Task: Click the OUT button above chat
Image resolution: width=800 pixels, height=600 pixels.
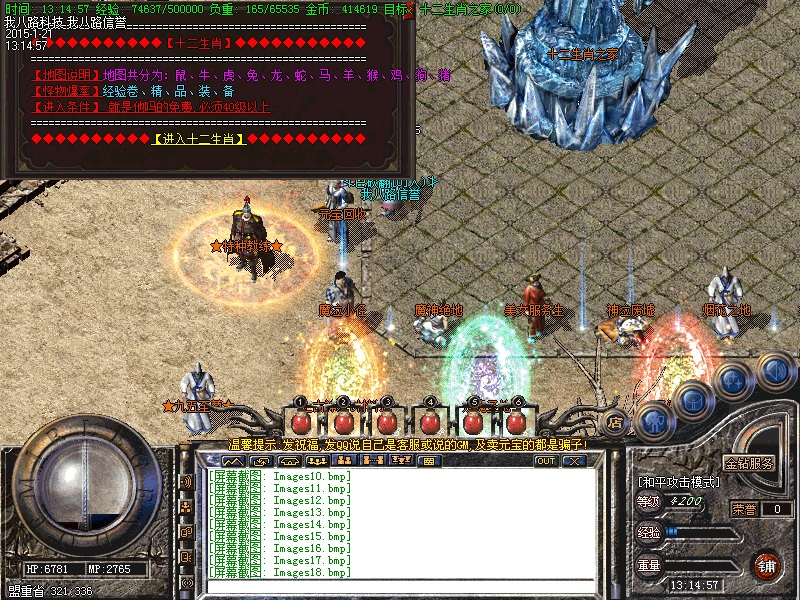Action: point(545,461)
